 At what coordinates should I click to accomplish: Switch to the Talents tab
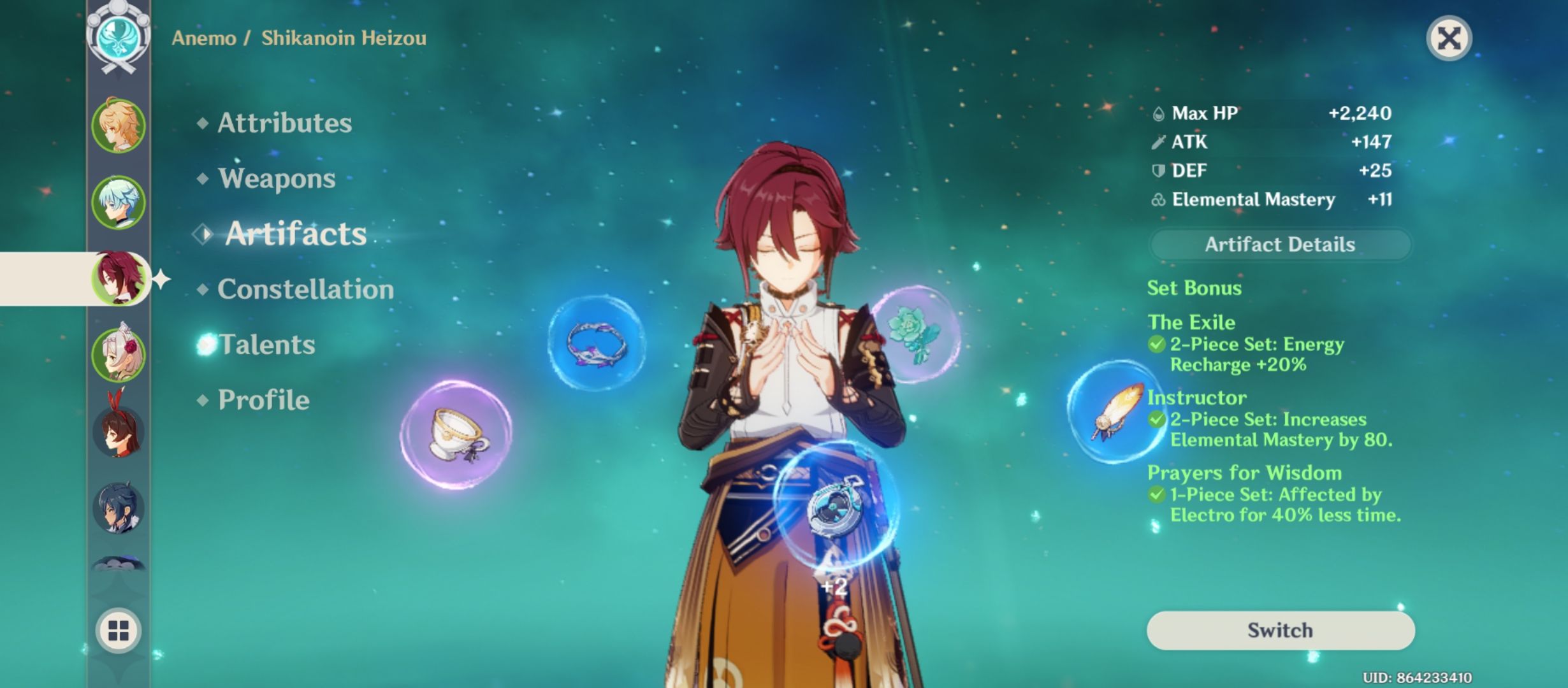coord(267,344)
